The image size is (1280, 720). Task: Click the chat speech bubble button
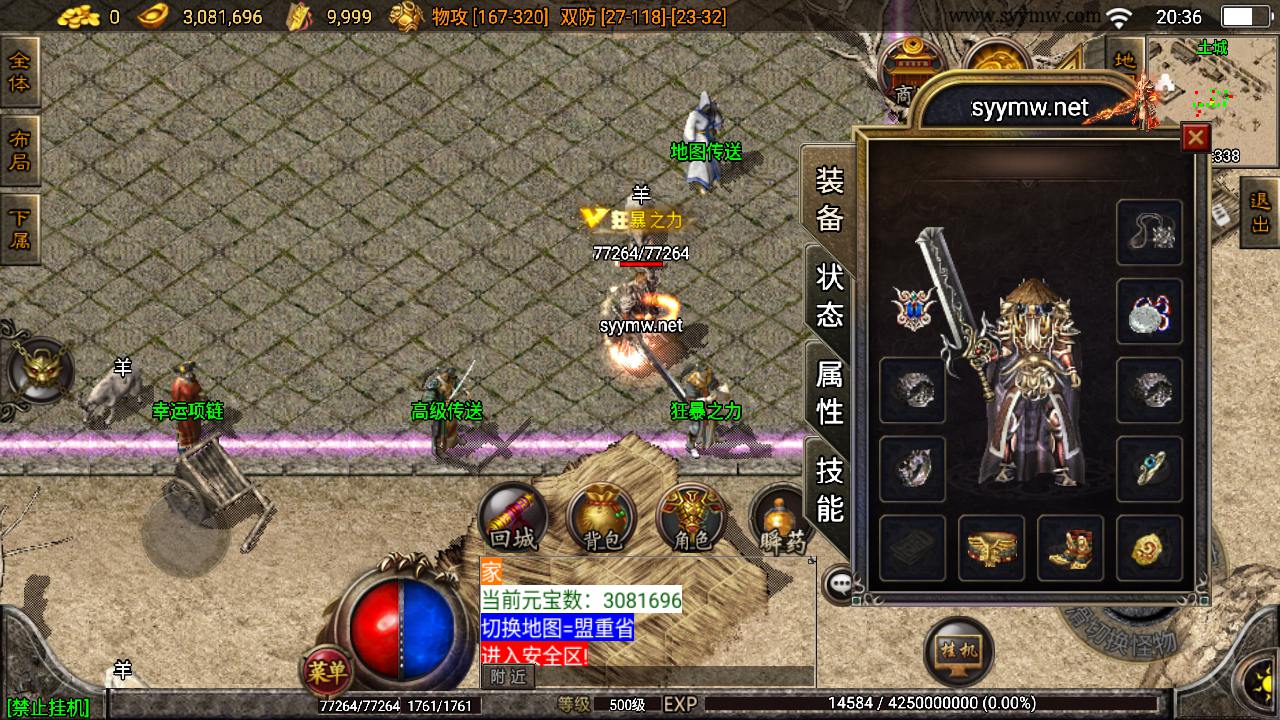838,583
